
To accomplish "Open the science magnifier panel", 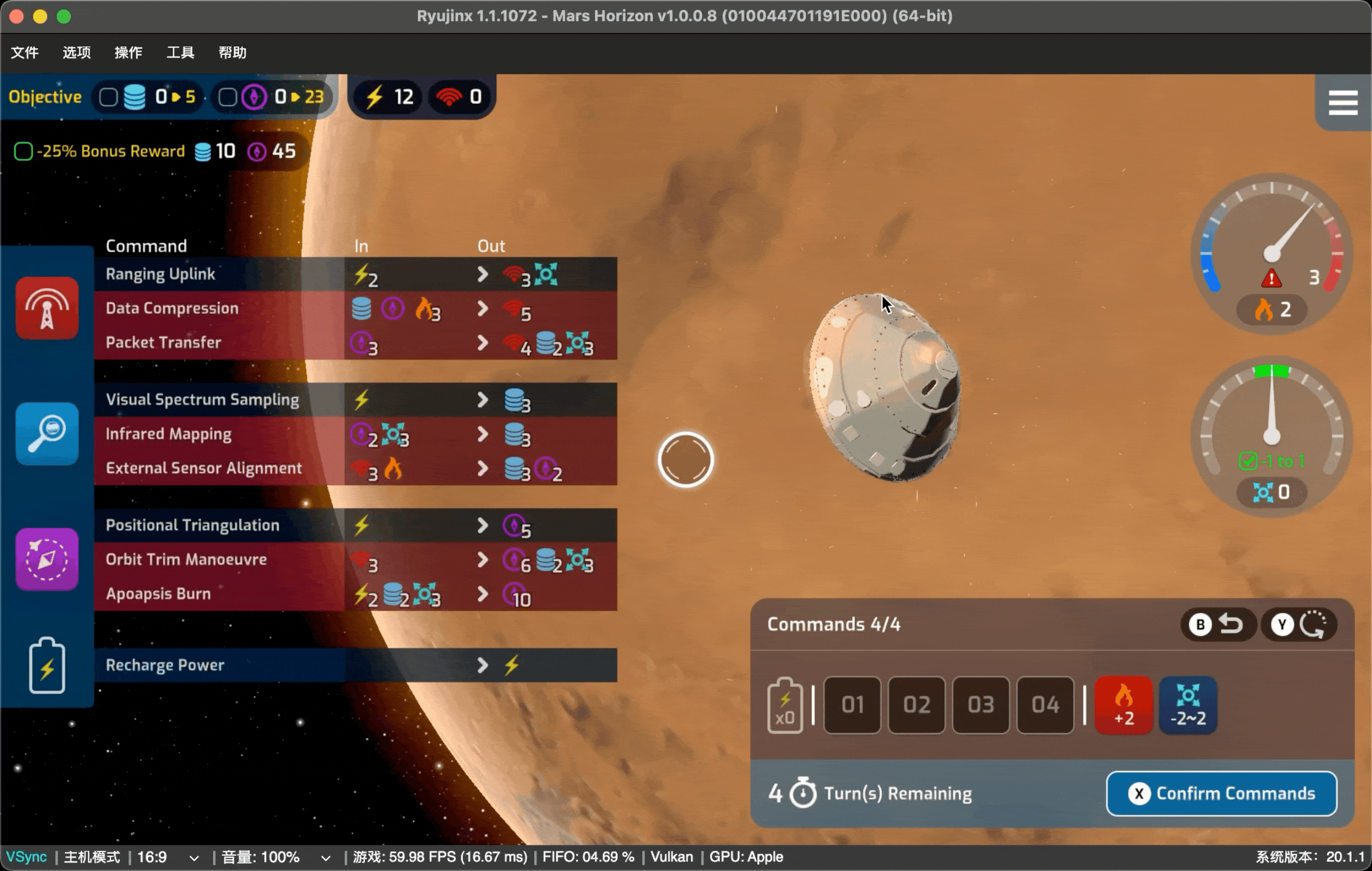I will [46, 433].
